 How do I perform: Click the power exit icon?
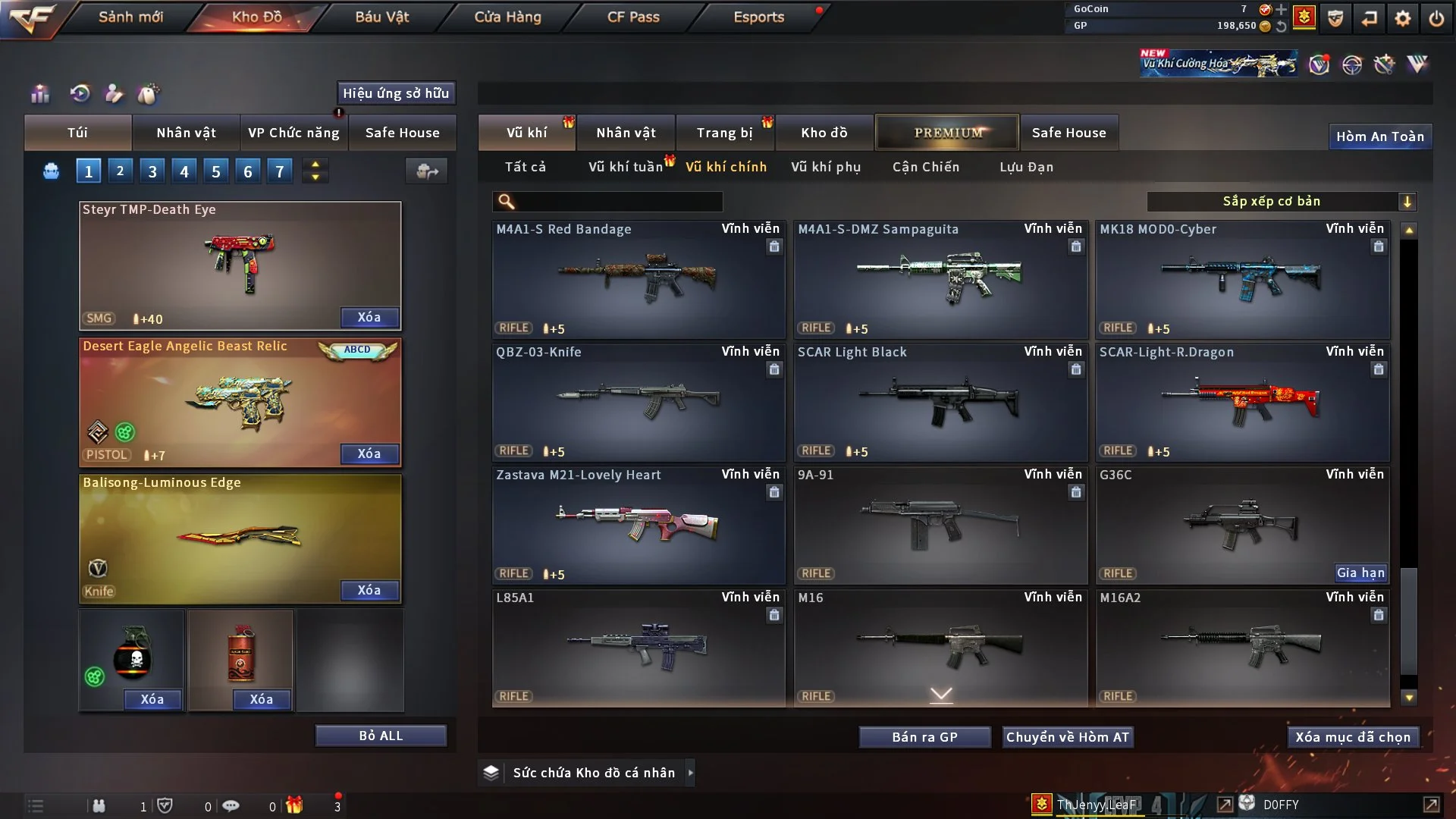[1436, 18]
